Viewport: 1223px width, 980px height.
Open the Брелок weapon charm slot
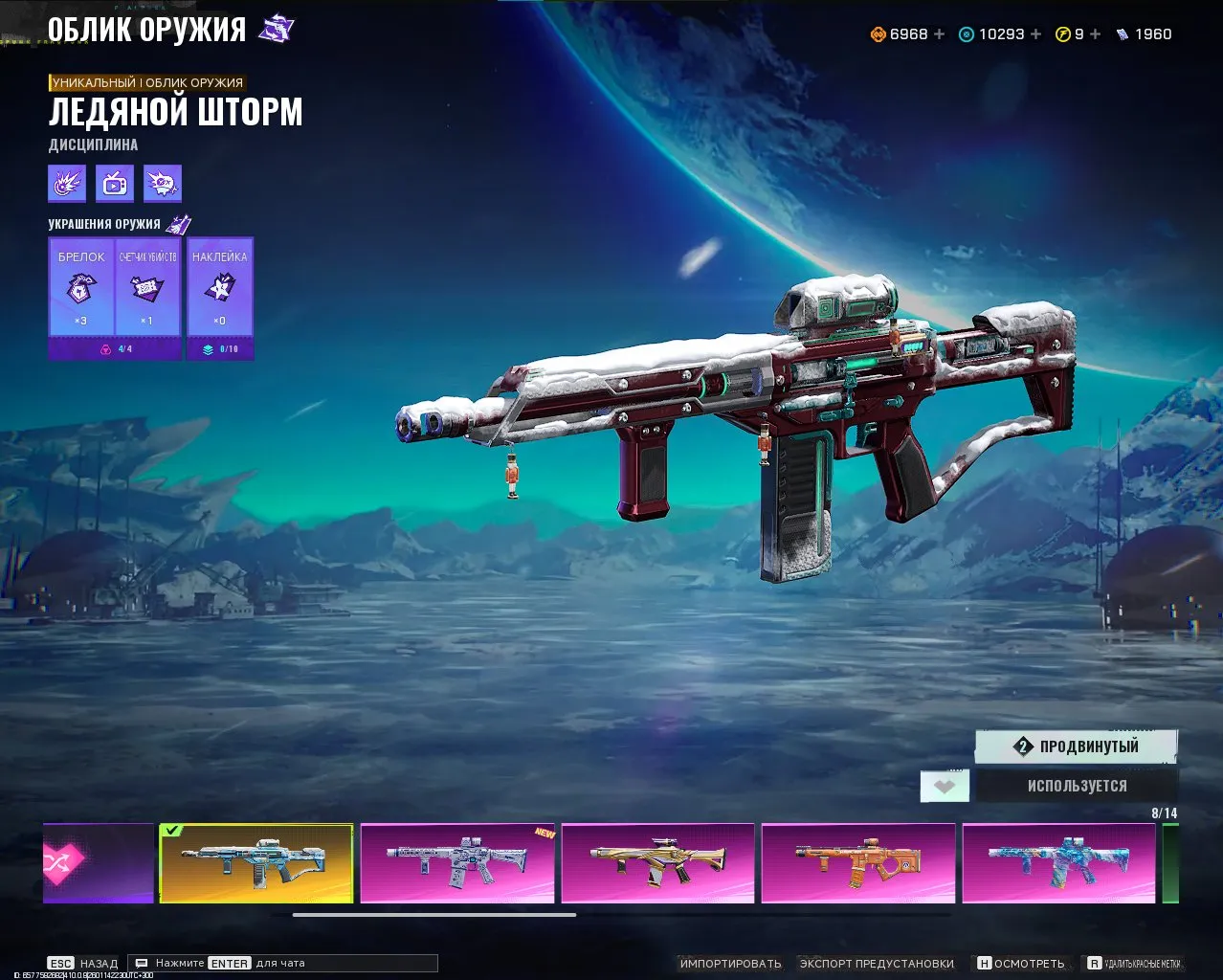81,287
